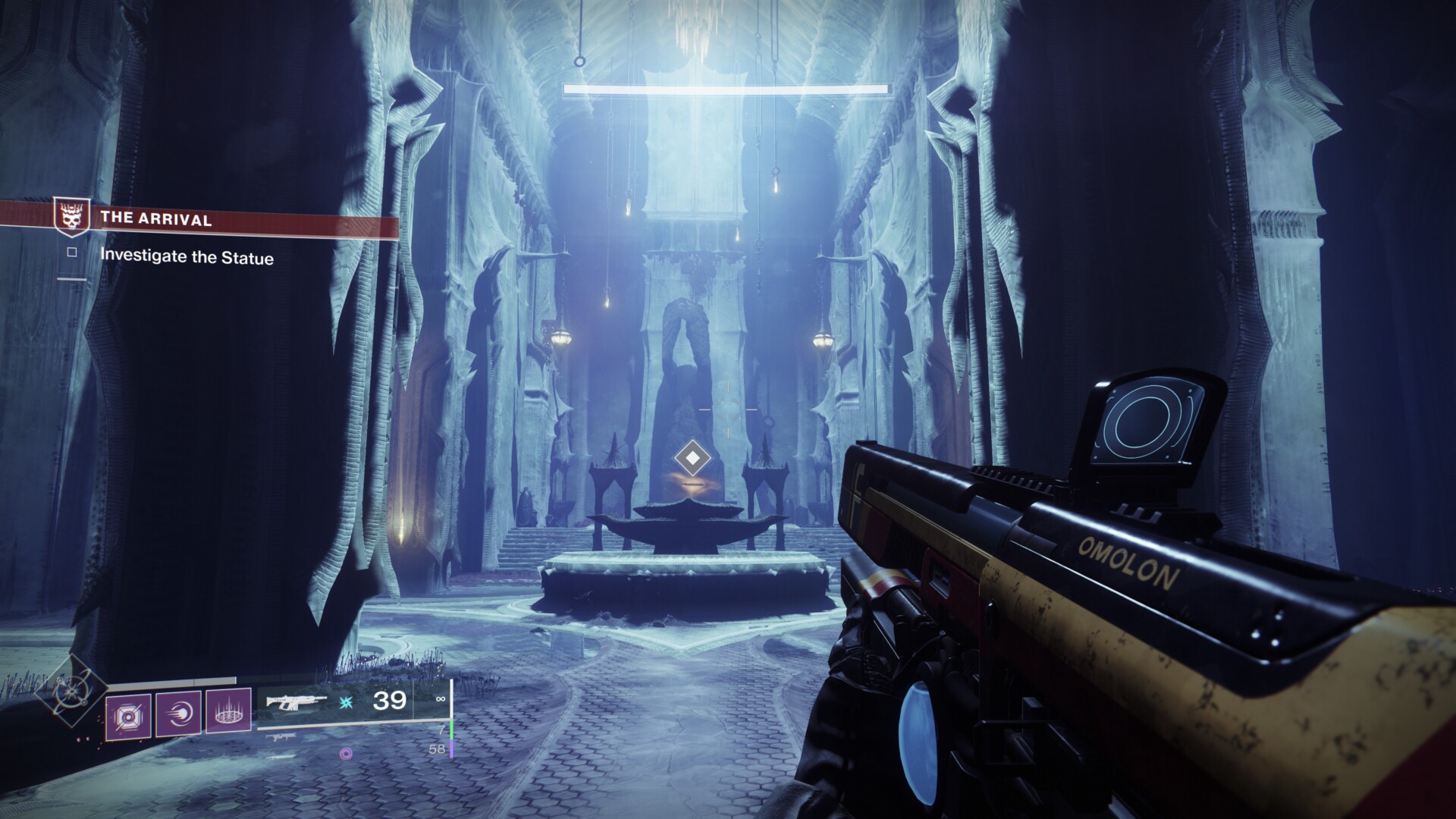Image resolution: width=1456 pixels, height=819 pixels.
Task: Select the diamond objective waypoint marker
Action: click(691, 458)
